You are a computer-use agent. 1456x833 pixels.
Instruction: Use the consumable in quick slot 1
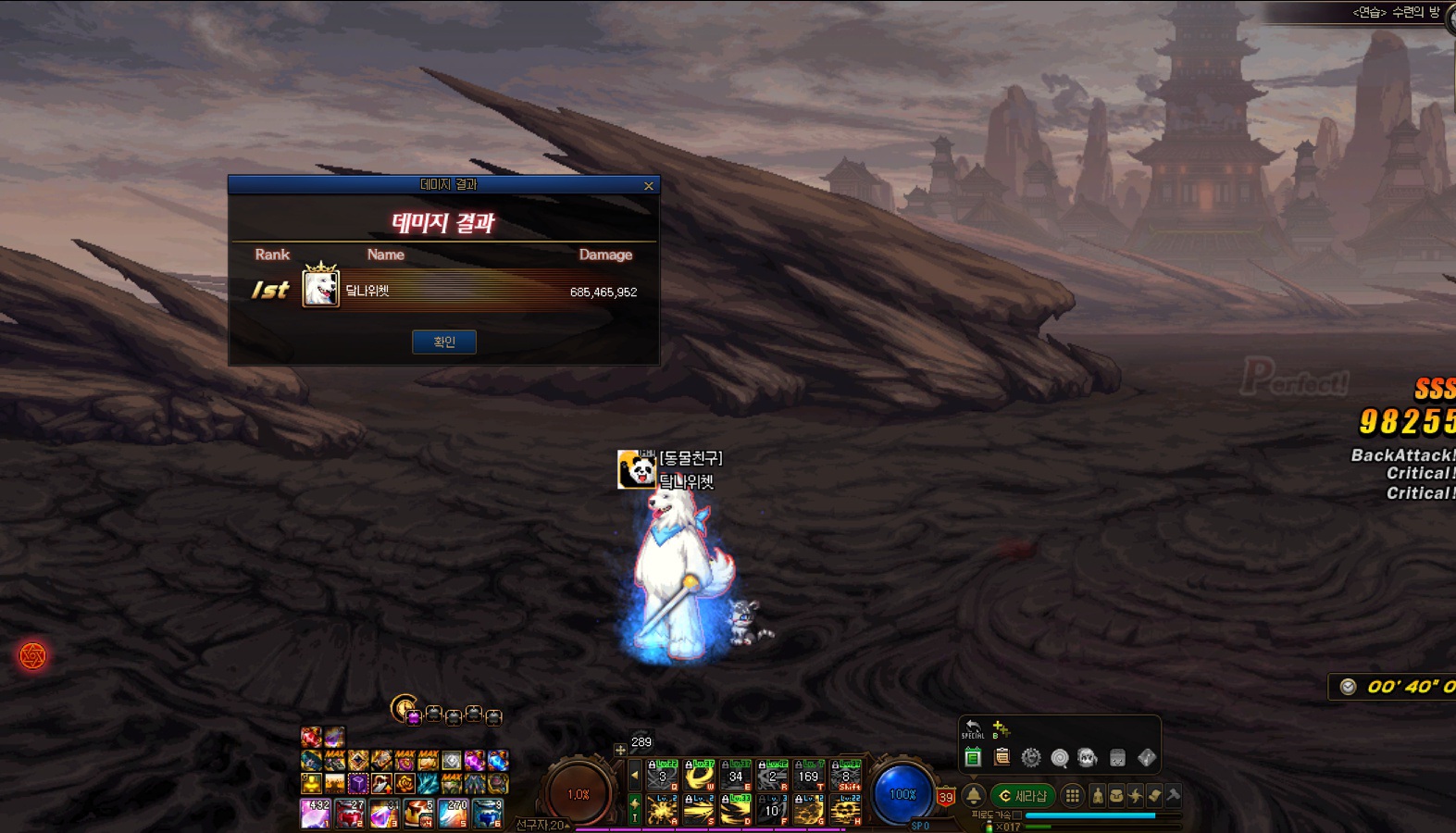pos(316,814)
